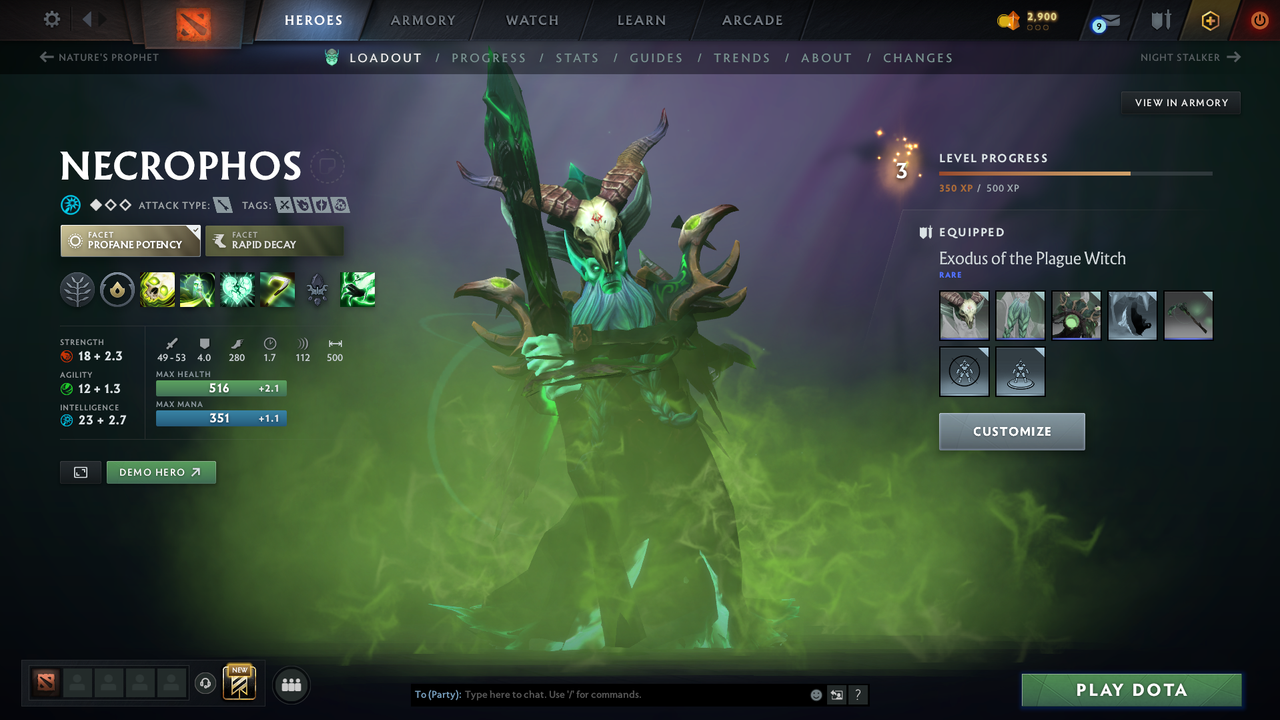Click the level progress XP bar

pyautogui.click(x=1075, y=173)
